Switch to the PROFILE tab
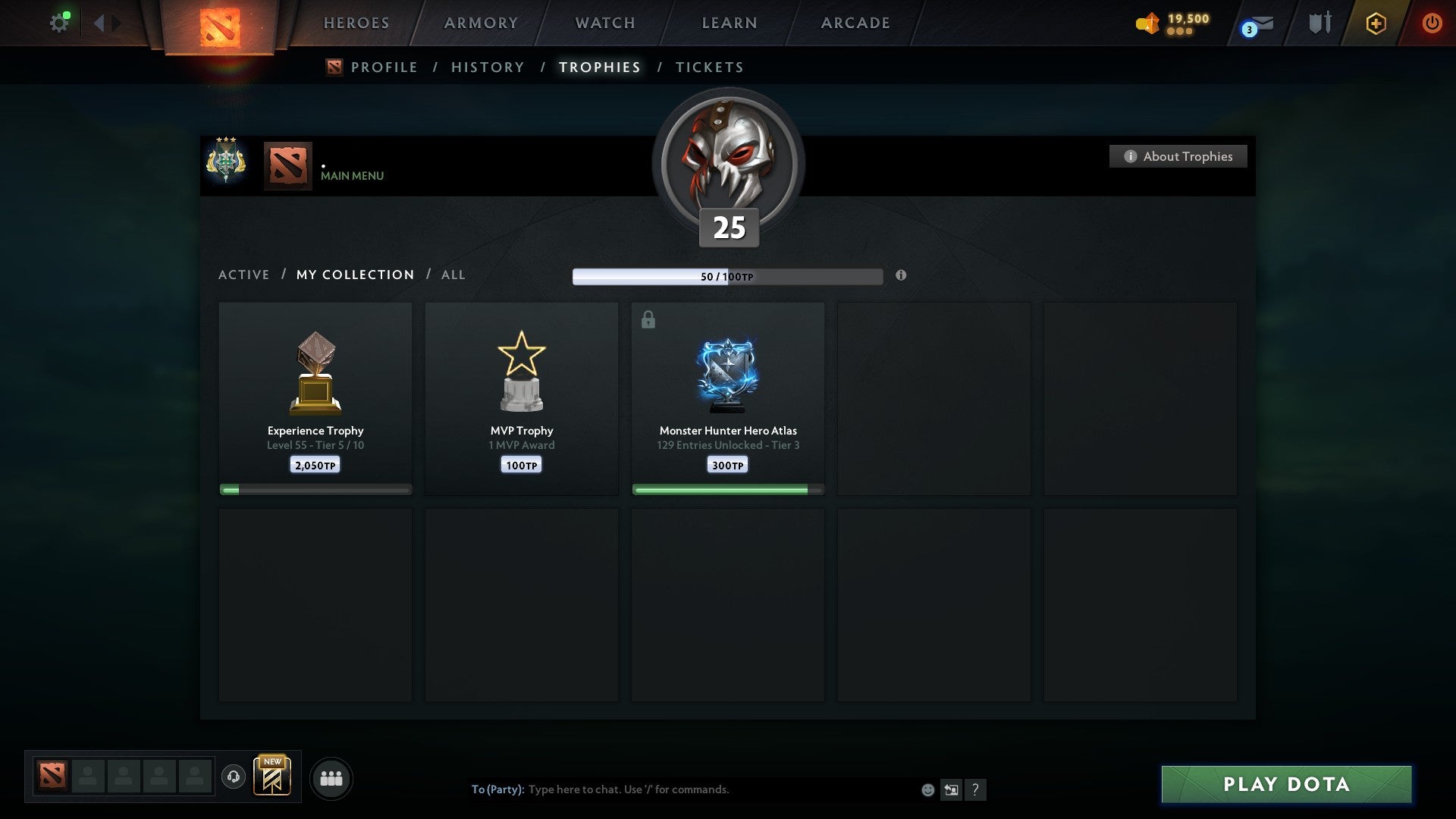The width and height of the screenshot is (1456, 819). pyautogui.click(x=384, y=67)
